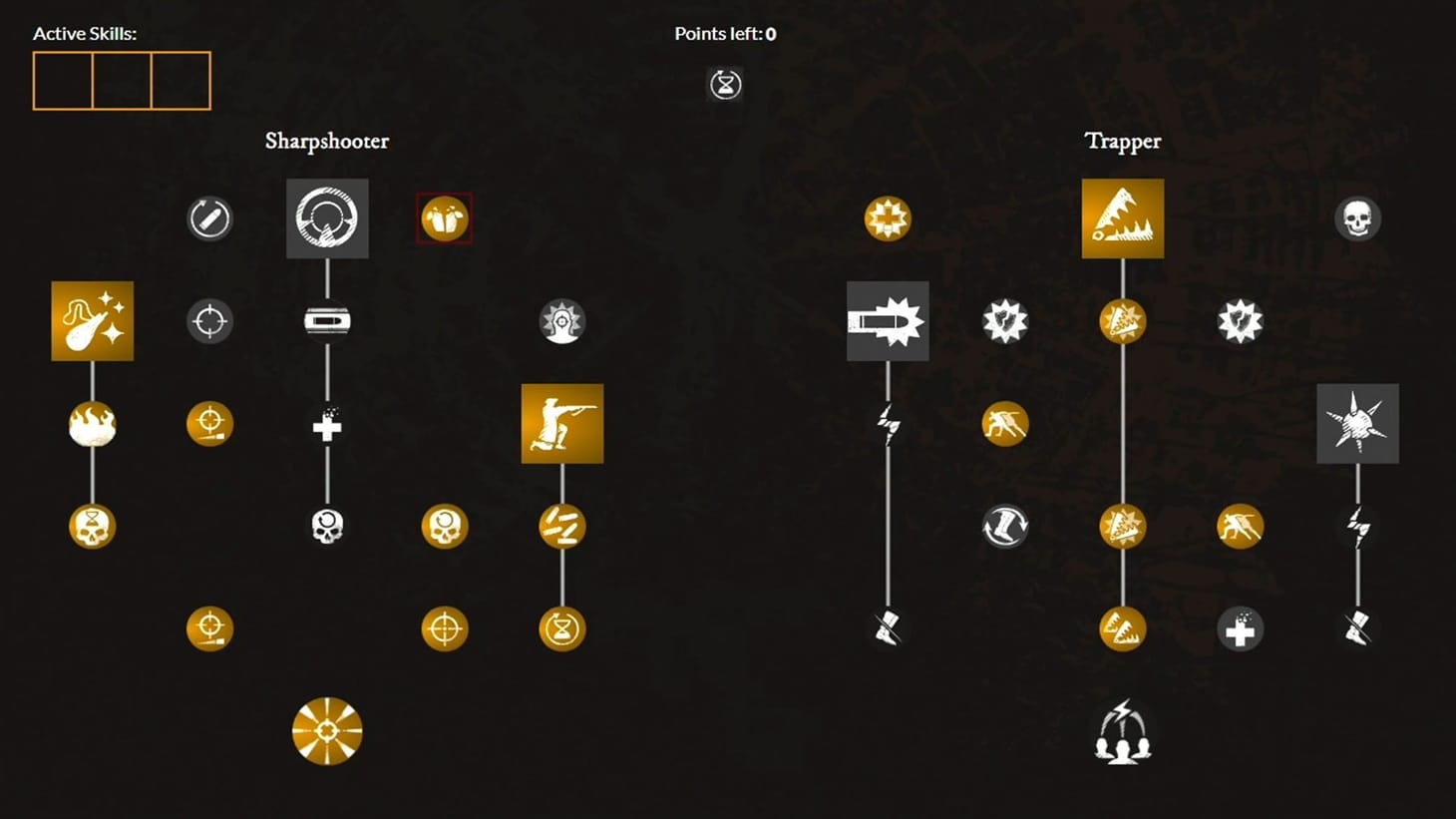Image resolution: width=1456 pixels, height=819 pixels.
Task: Select the grey crosshair aiming skill
Action: [208, 321]
